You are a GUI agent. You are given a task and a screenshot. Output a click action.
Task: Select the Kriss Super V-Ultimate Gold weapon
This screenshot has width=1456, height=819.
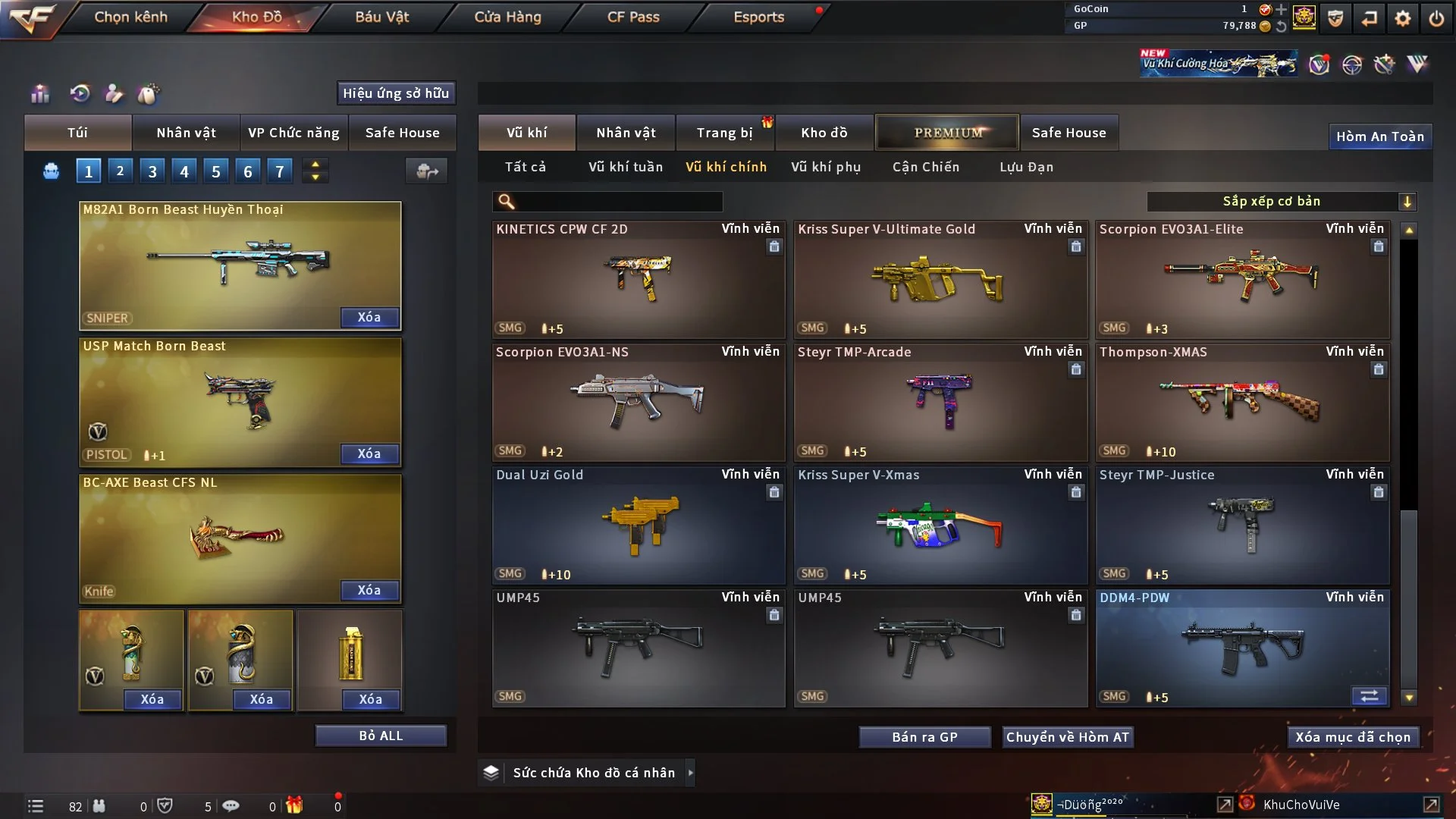[x=940, y=281]
